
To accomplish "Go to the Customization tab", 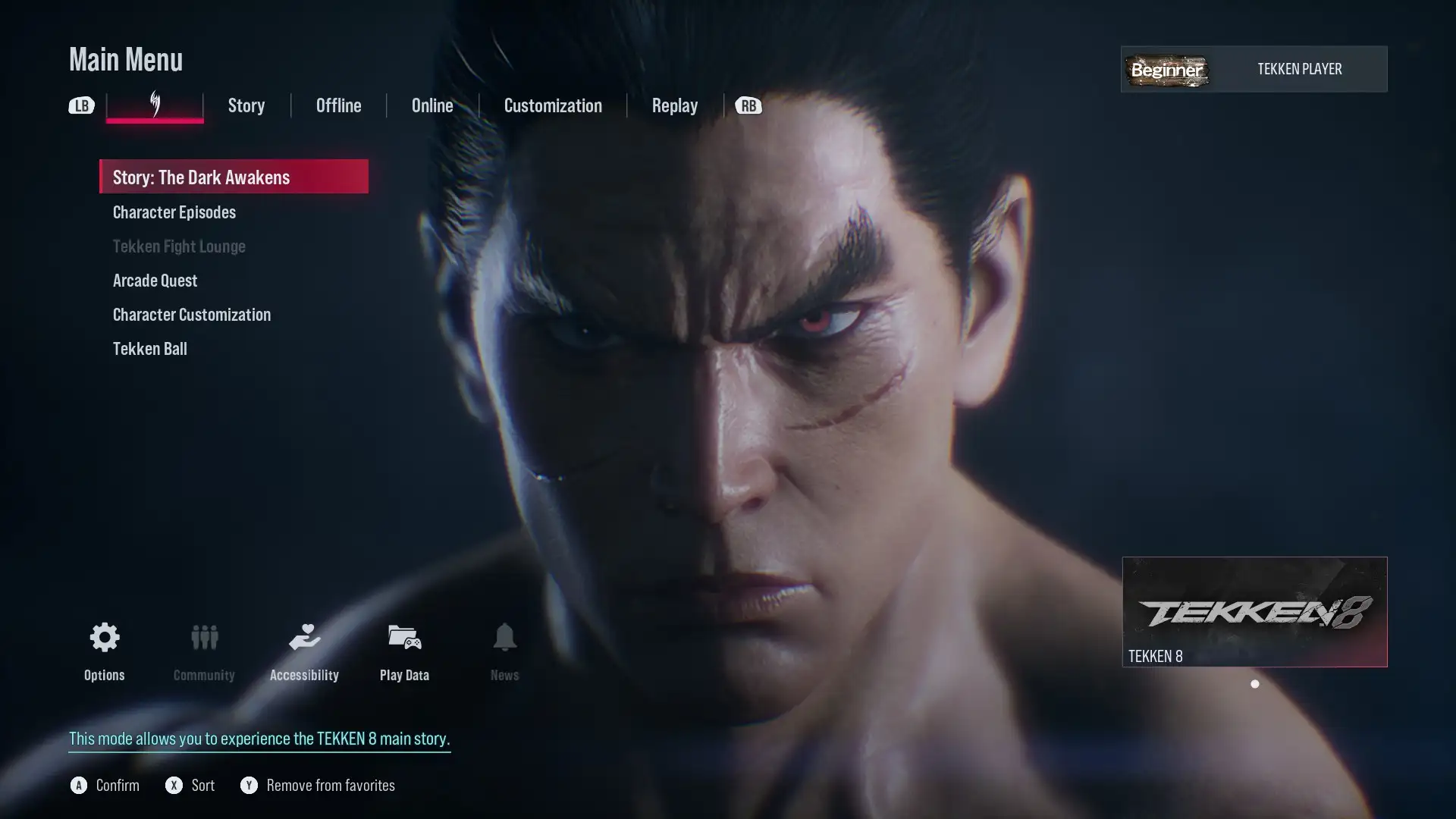I will point(553,105).
